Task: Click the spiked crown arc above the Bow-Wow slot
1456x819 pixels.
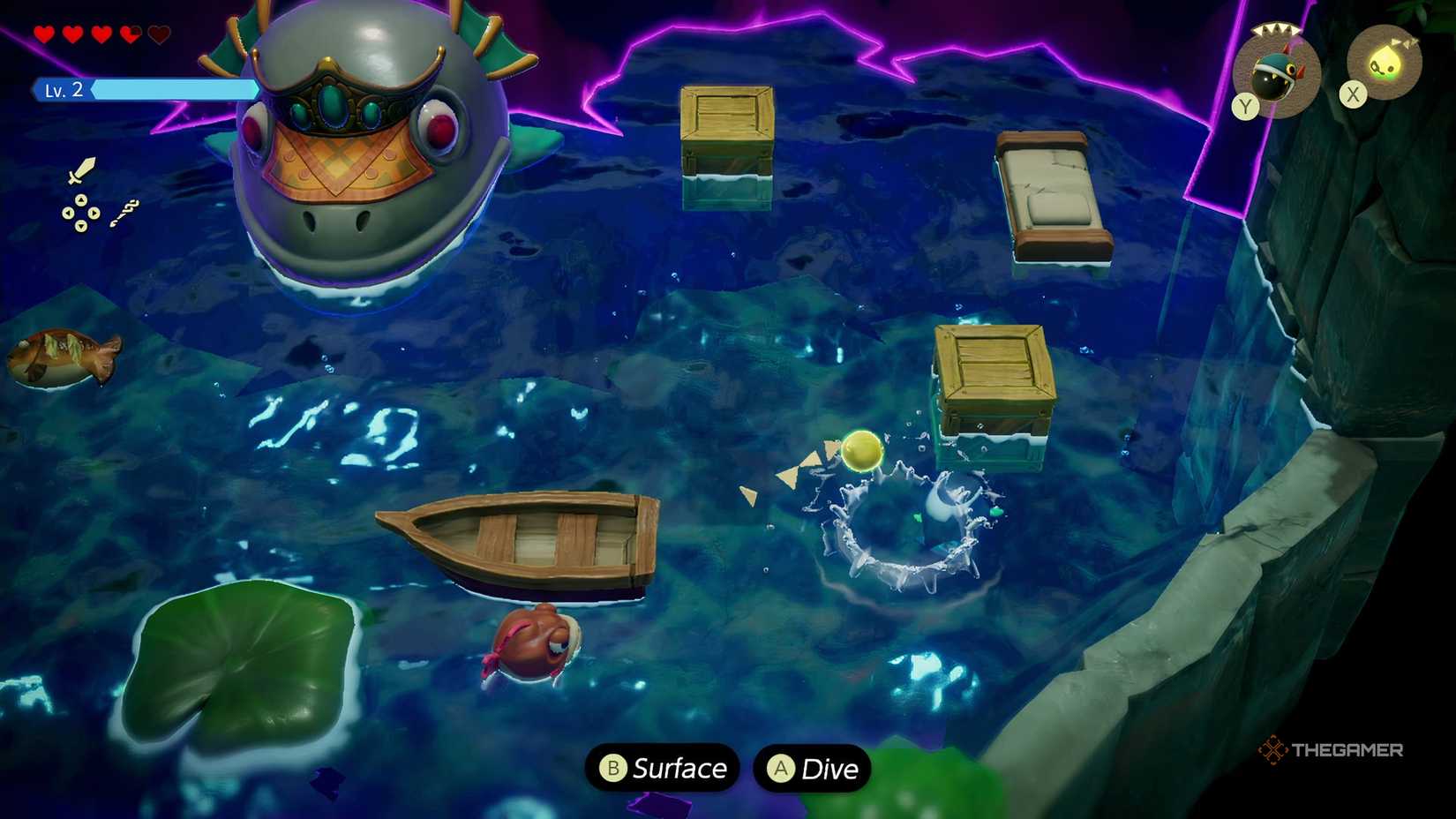Action: point(1275,29)
